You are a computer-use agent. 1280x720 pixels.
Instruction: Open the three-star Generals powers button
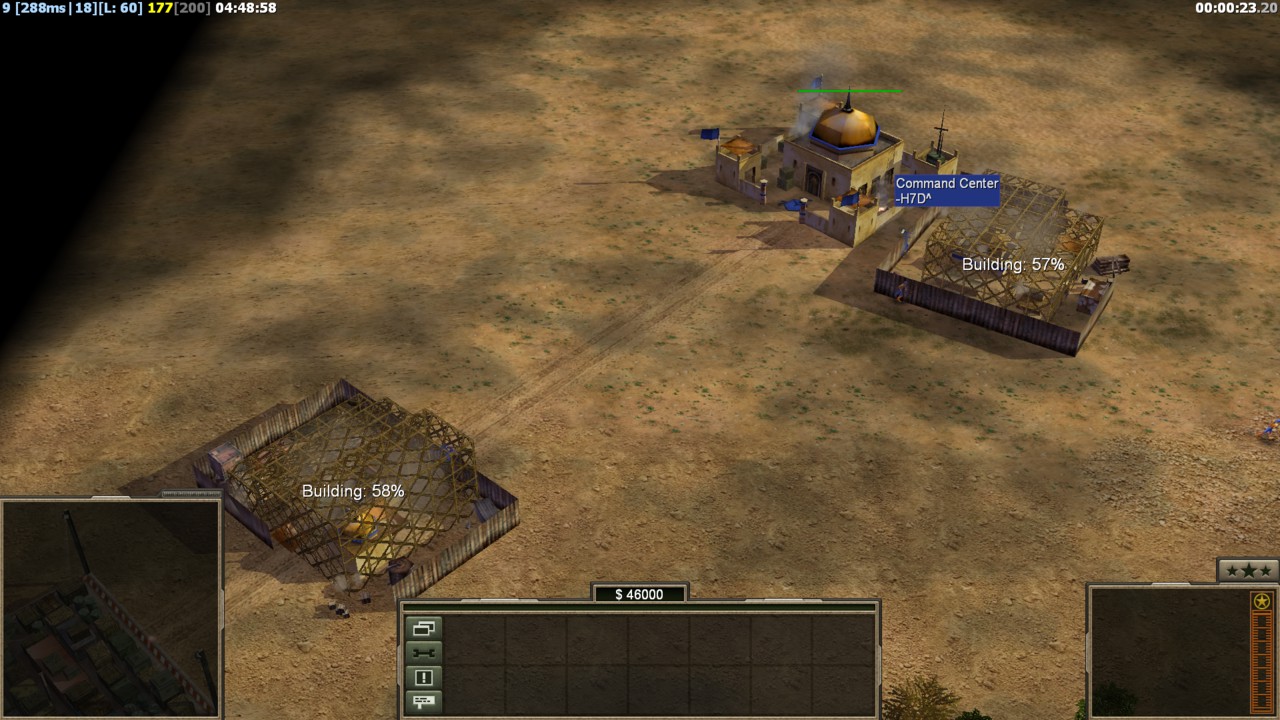tap(1248, 570)
